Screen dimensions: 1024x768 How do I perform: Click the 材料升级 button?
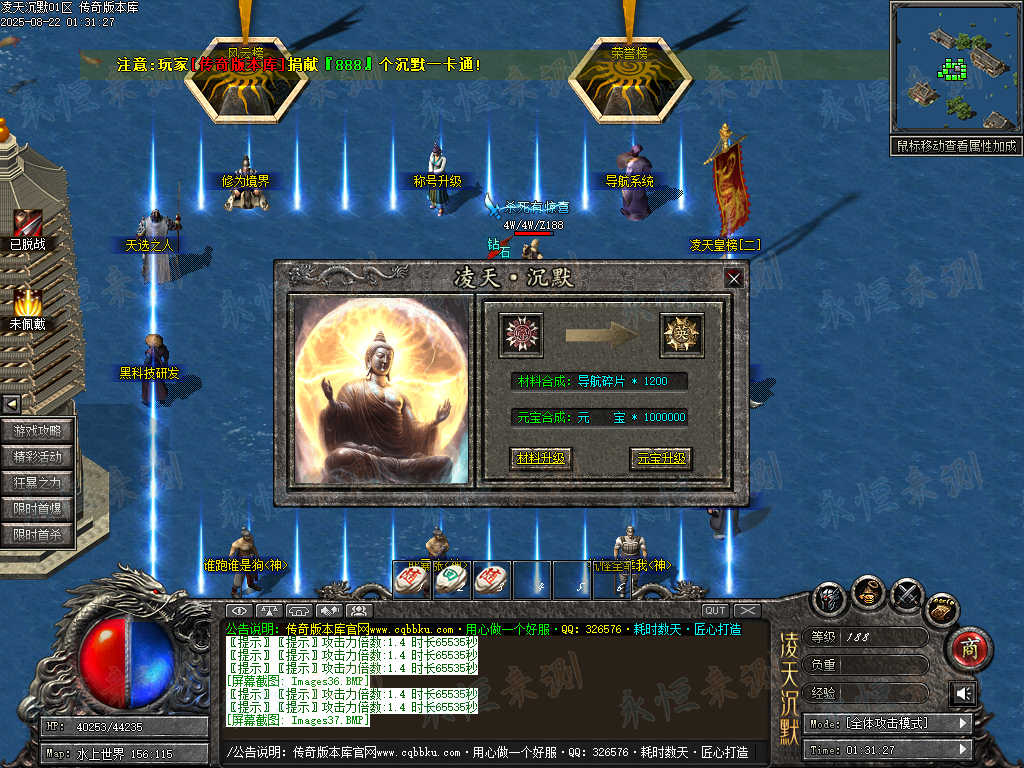coord(540,458)
